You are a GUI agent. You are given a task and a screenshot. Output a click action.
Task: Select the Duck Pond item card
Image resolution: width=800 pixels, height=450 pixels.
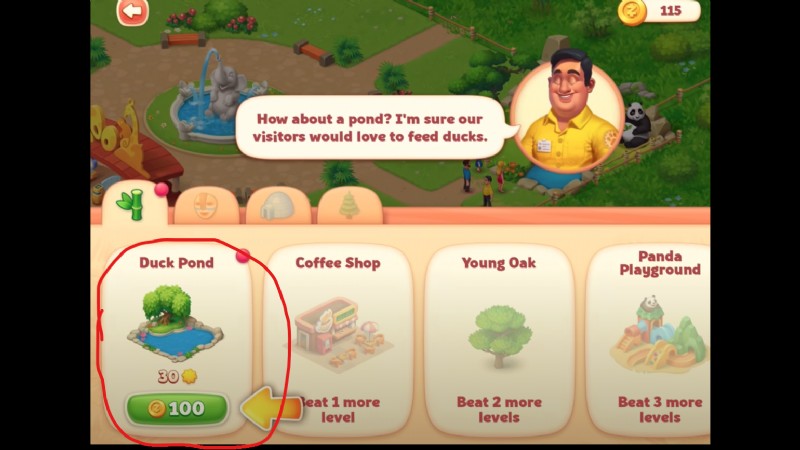click(x=176, y=320)
